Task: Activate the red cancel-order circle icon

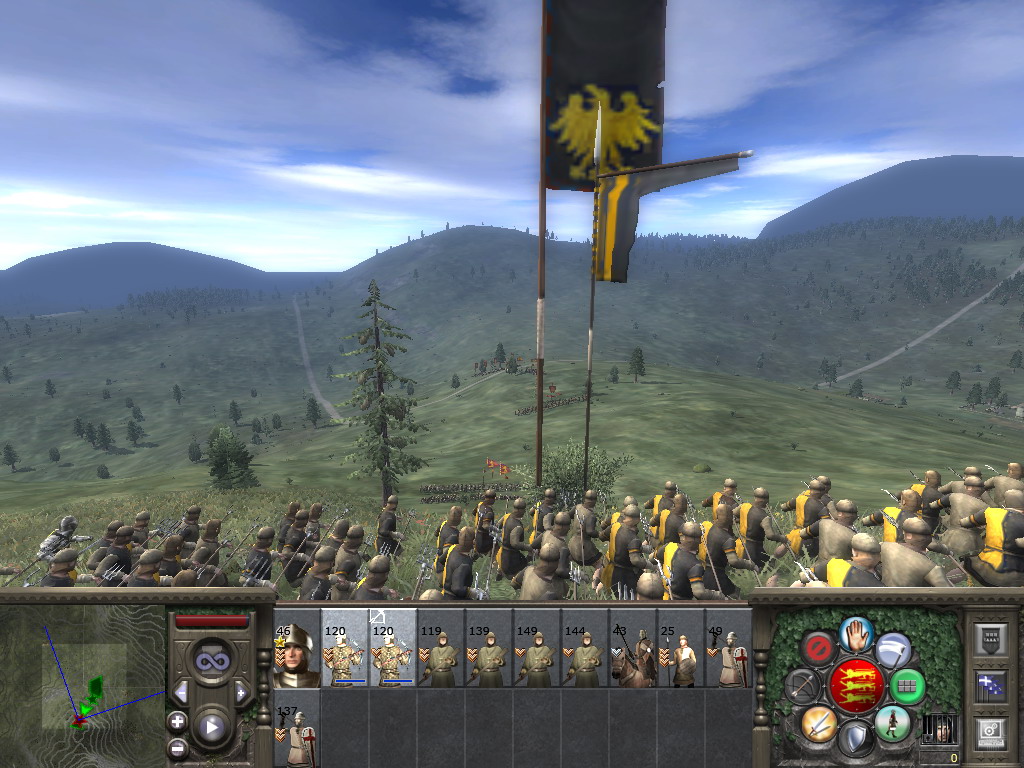Action: [x=818, y=648]
